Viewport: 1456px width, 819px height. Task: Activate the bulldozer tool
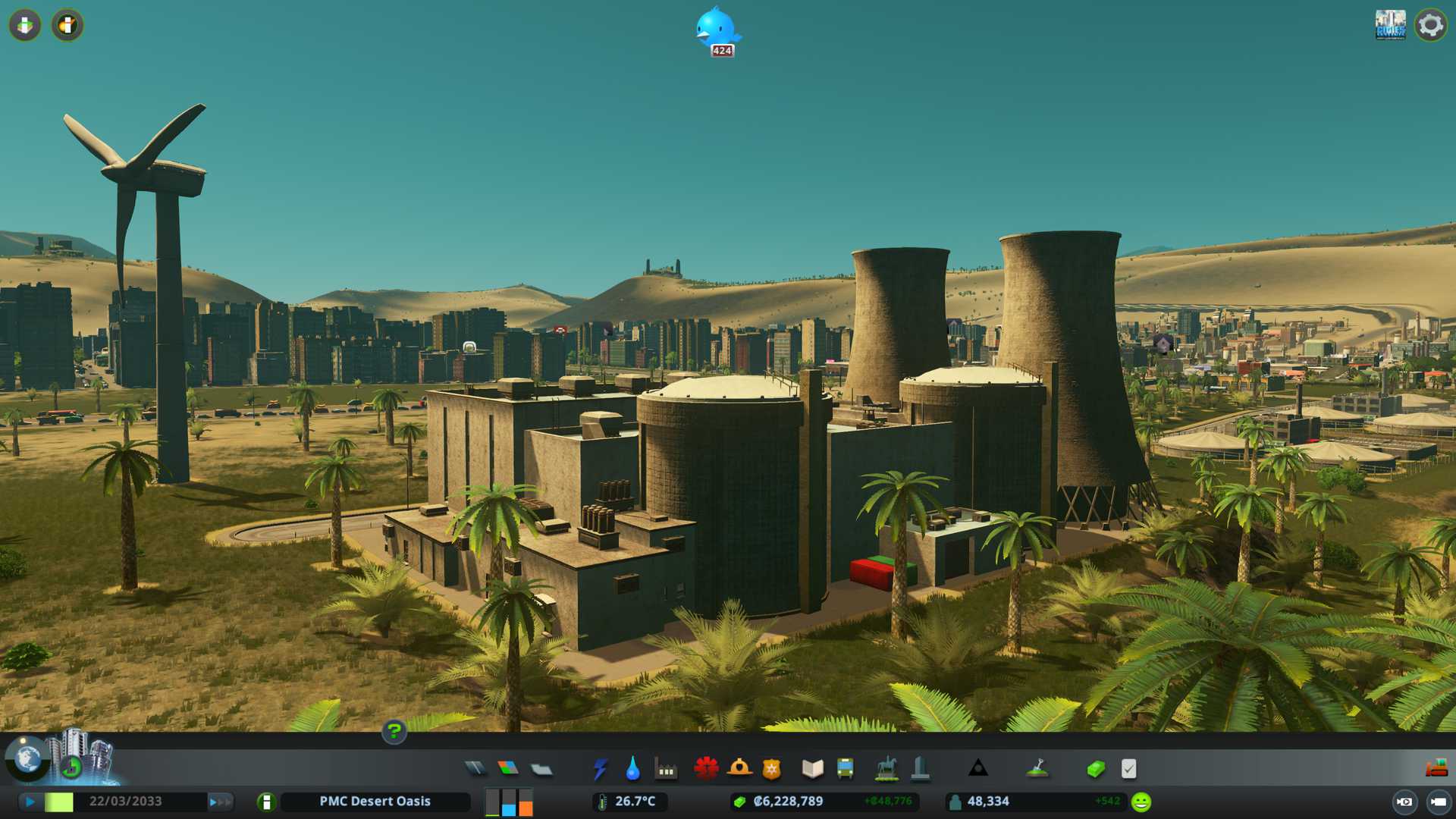(1436, 769)
